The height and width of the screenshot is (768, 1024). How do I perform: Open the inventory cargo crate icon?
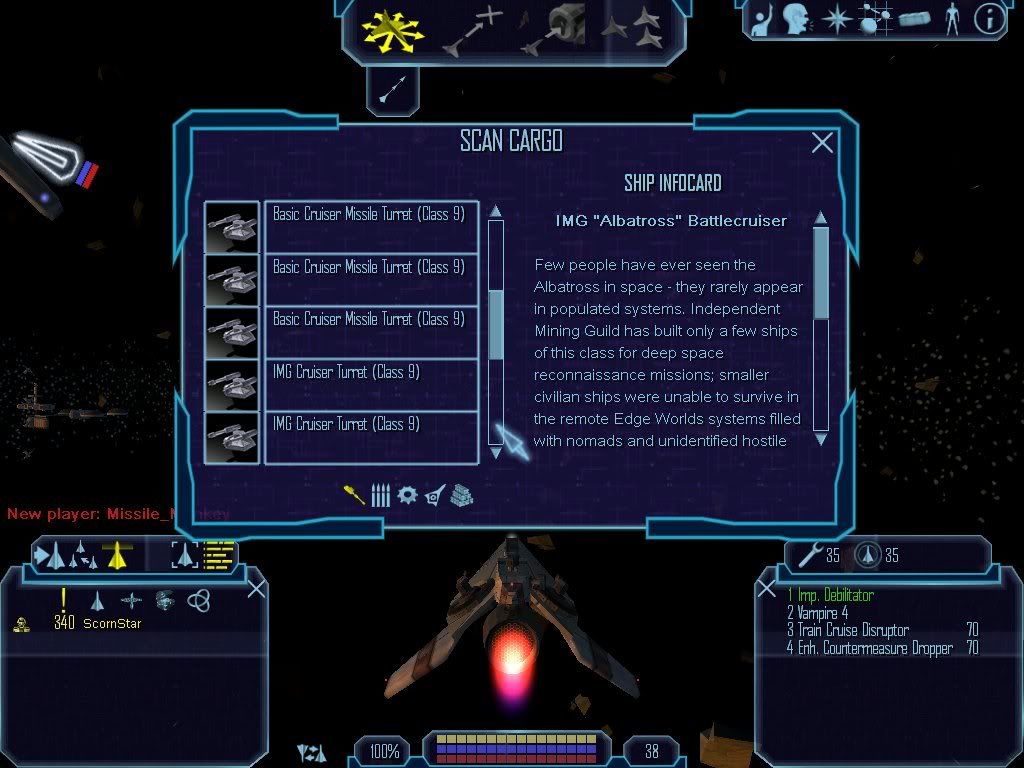pyautogui.click(x=914, y=19)
